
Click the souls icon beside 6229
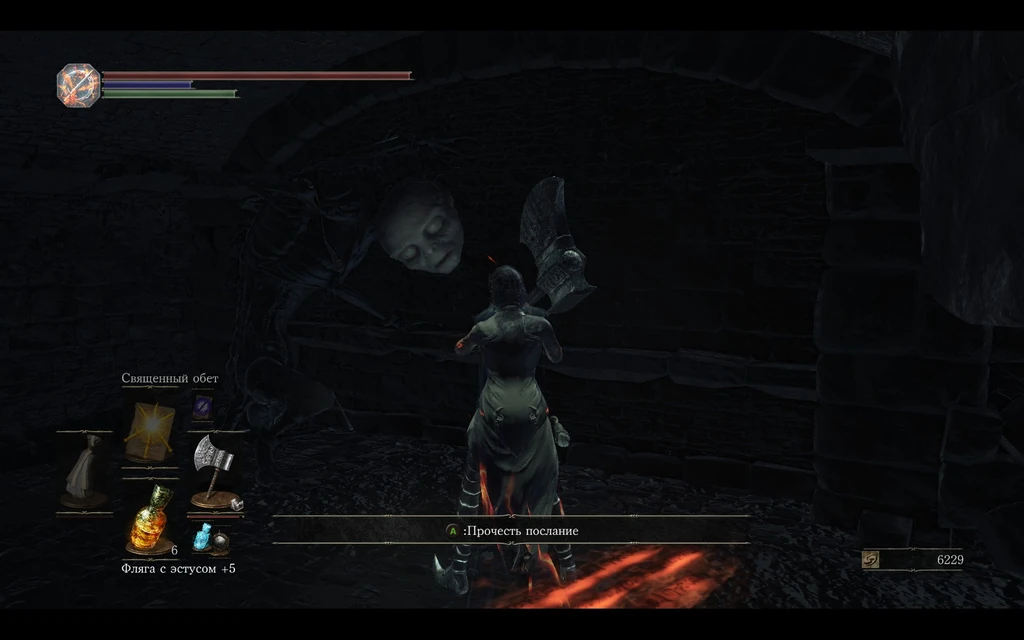871,560
